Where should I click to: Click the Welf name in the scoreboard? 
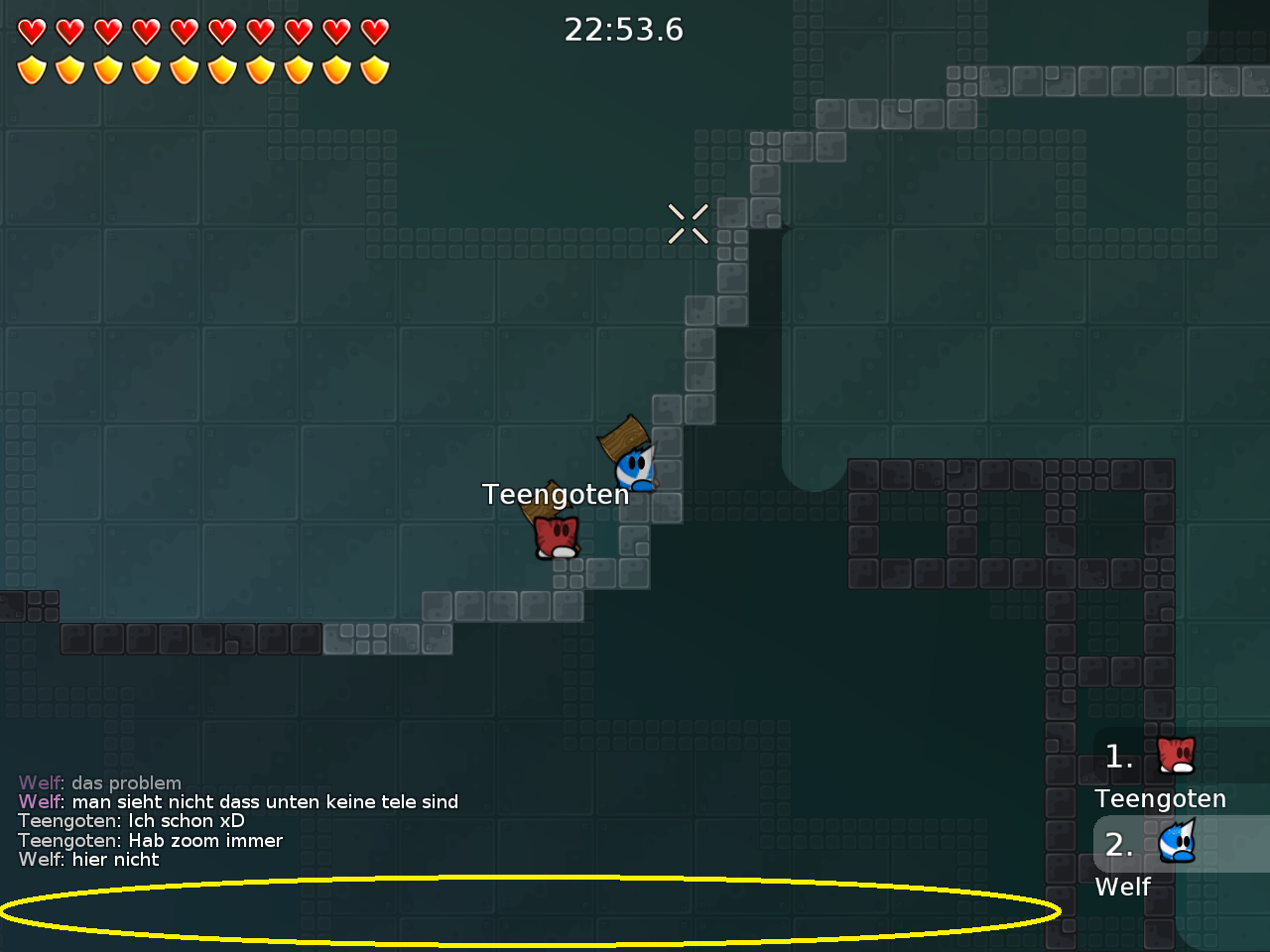coord(1121,887)
